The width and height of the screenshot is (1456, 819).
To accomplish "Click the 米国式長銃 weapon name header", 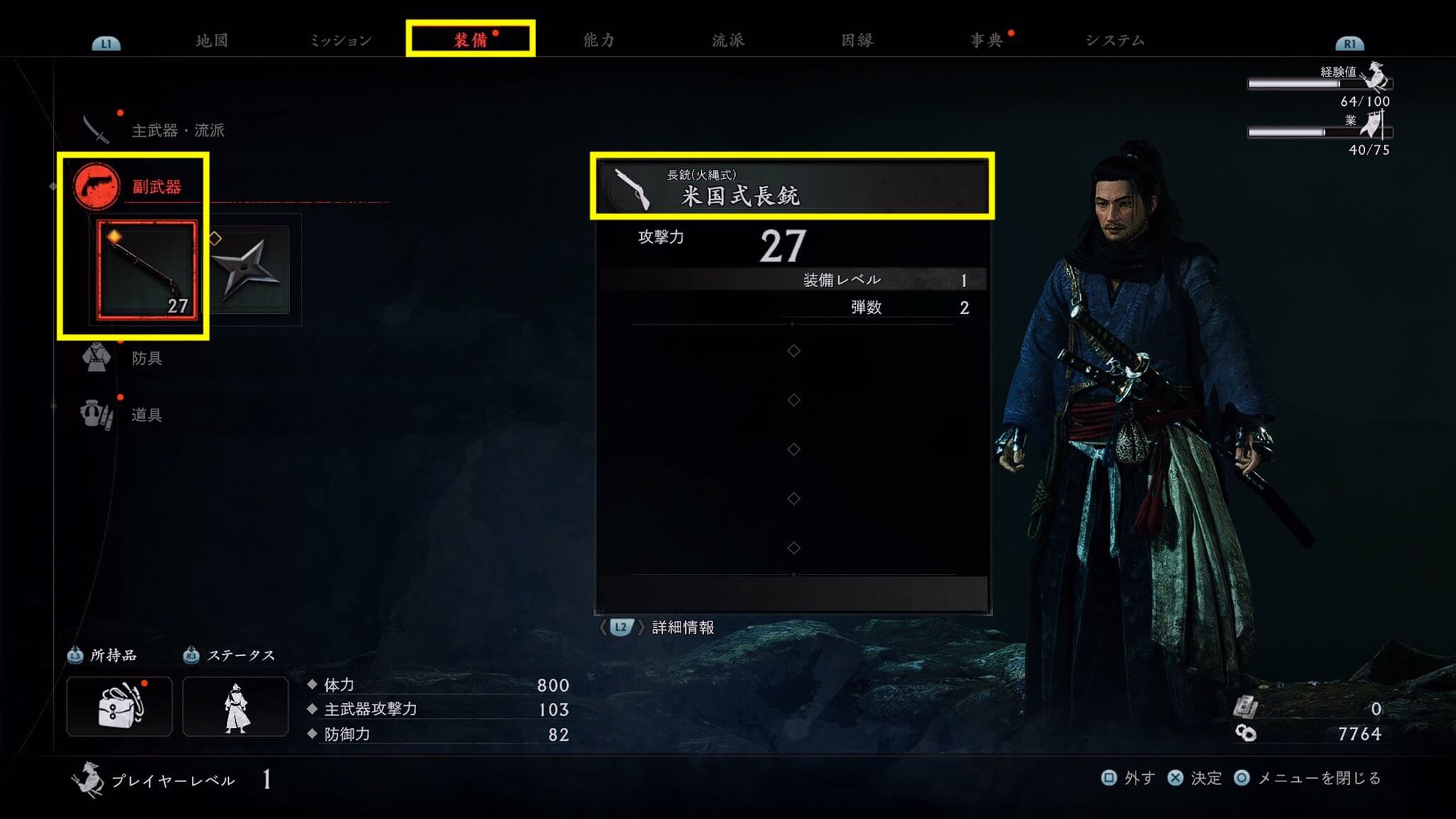I will pos(792,187).
